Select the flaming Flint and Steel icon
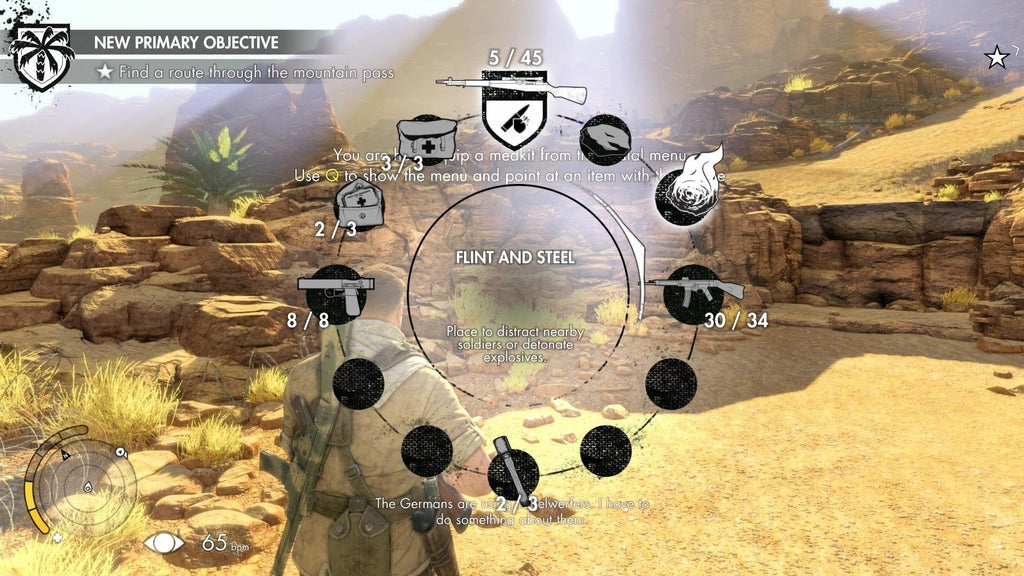This screenshot has width=1024, height=576. tap(684, 193)
